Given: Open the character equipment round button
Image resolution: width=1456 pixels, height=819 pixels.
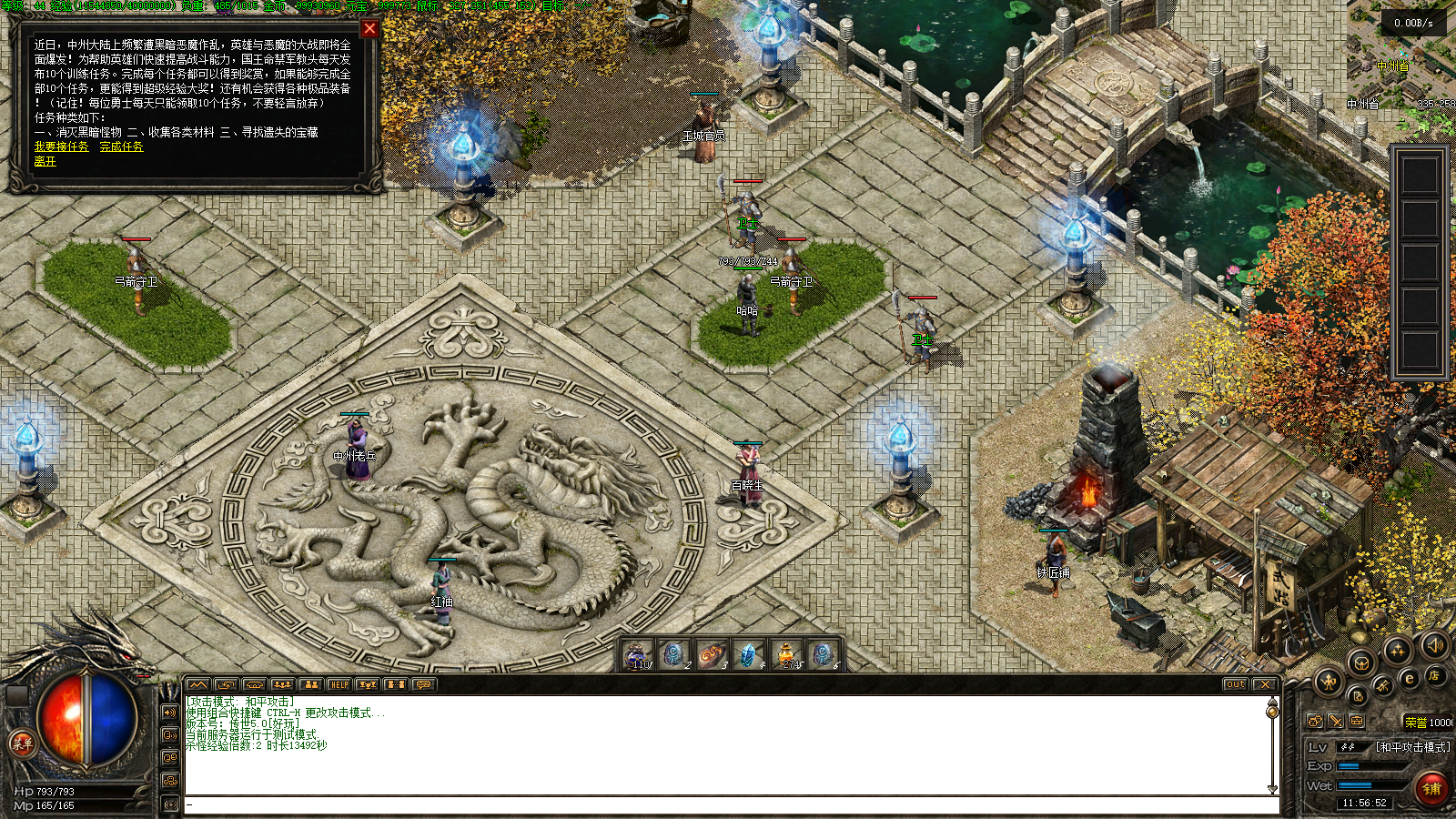Looking at the screenshot, I should click(1329, 680).
